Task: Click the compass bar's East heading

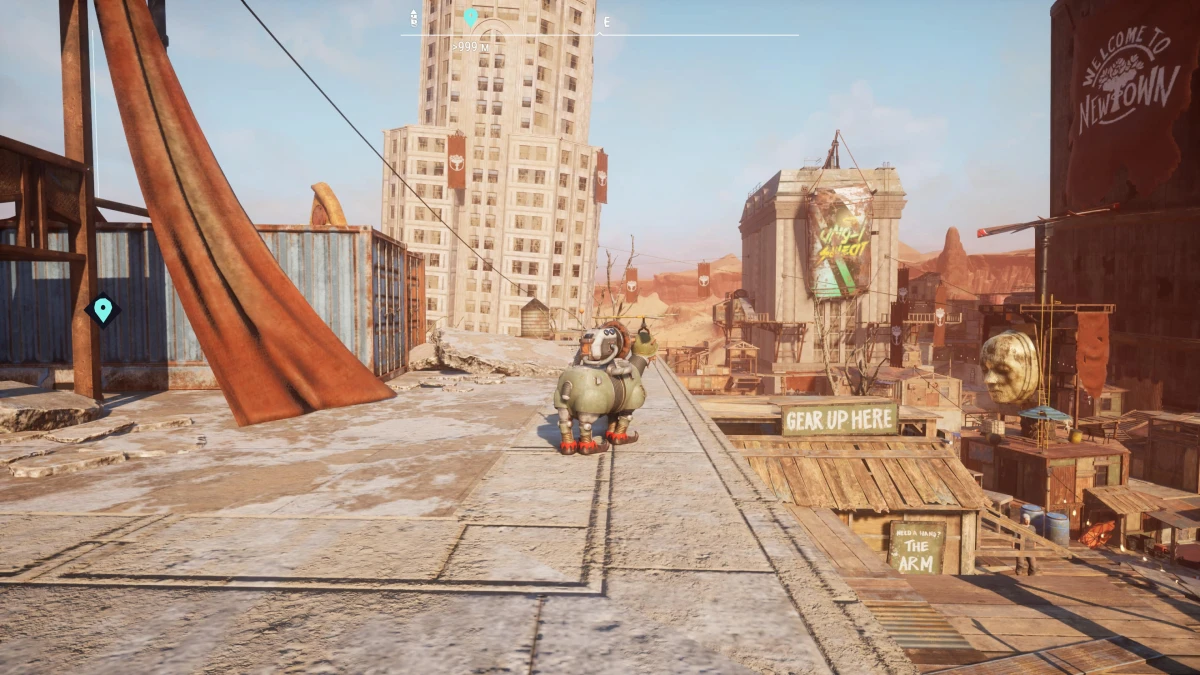Action: (606, 21)
